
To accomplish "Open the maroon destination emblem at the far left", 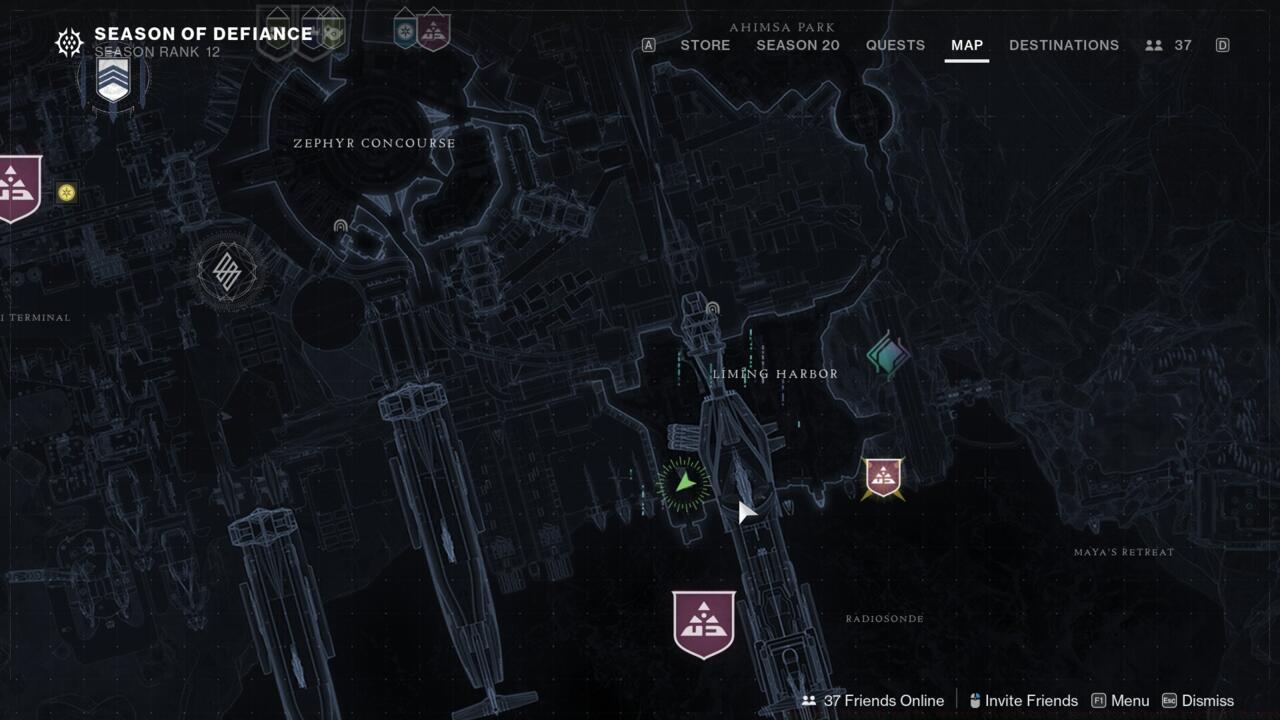I will [x=15, y=183].
